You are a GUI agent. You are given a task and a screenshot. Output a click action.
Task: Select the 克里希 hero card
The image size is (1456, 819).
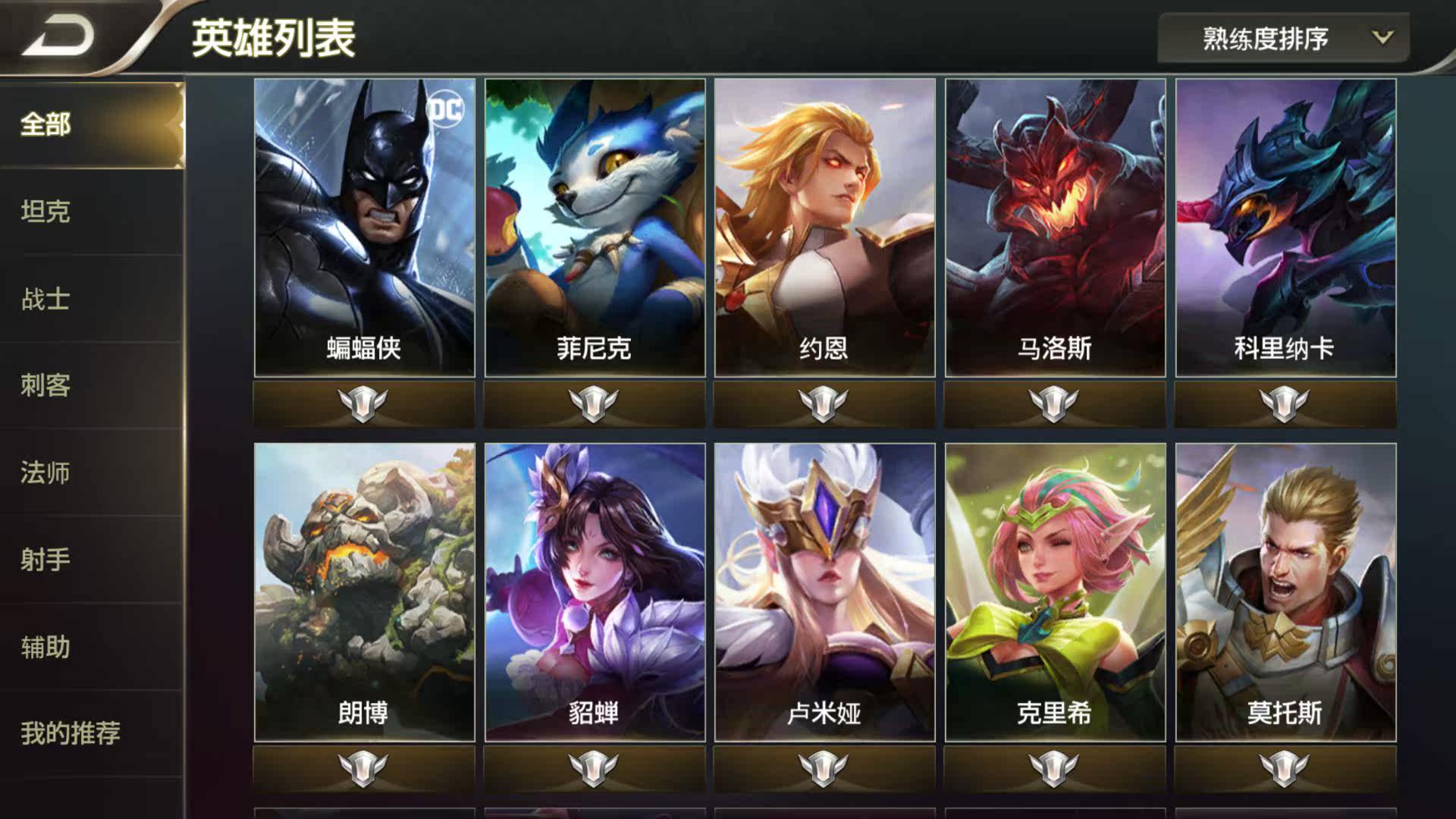click(x=1055, y=591)
